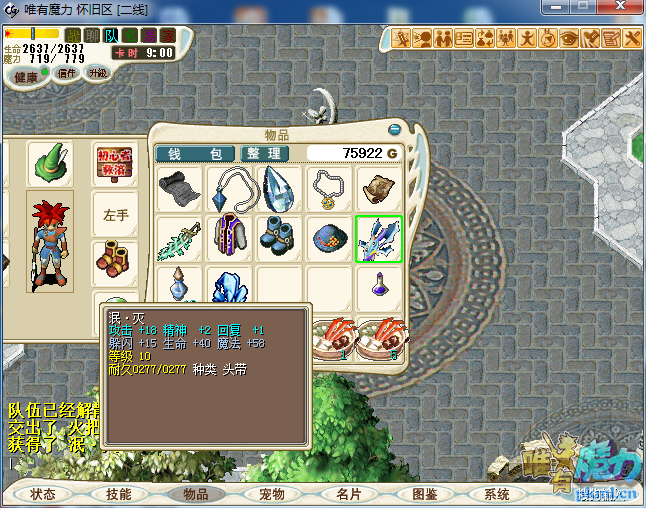Select the blue hat with red flower
Image resolution: width=646 pixels, height=508 pixels.
(330, 240)
